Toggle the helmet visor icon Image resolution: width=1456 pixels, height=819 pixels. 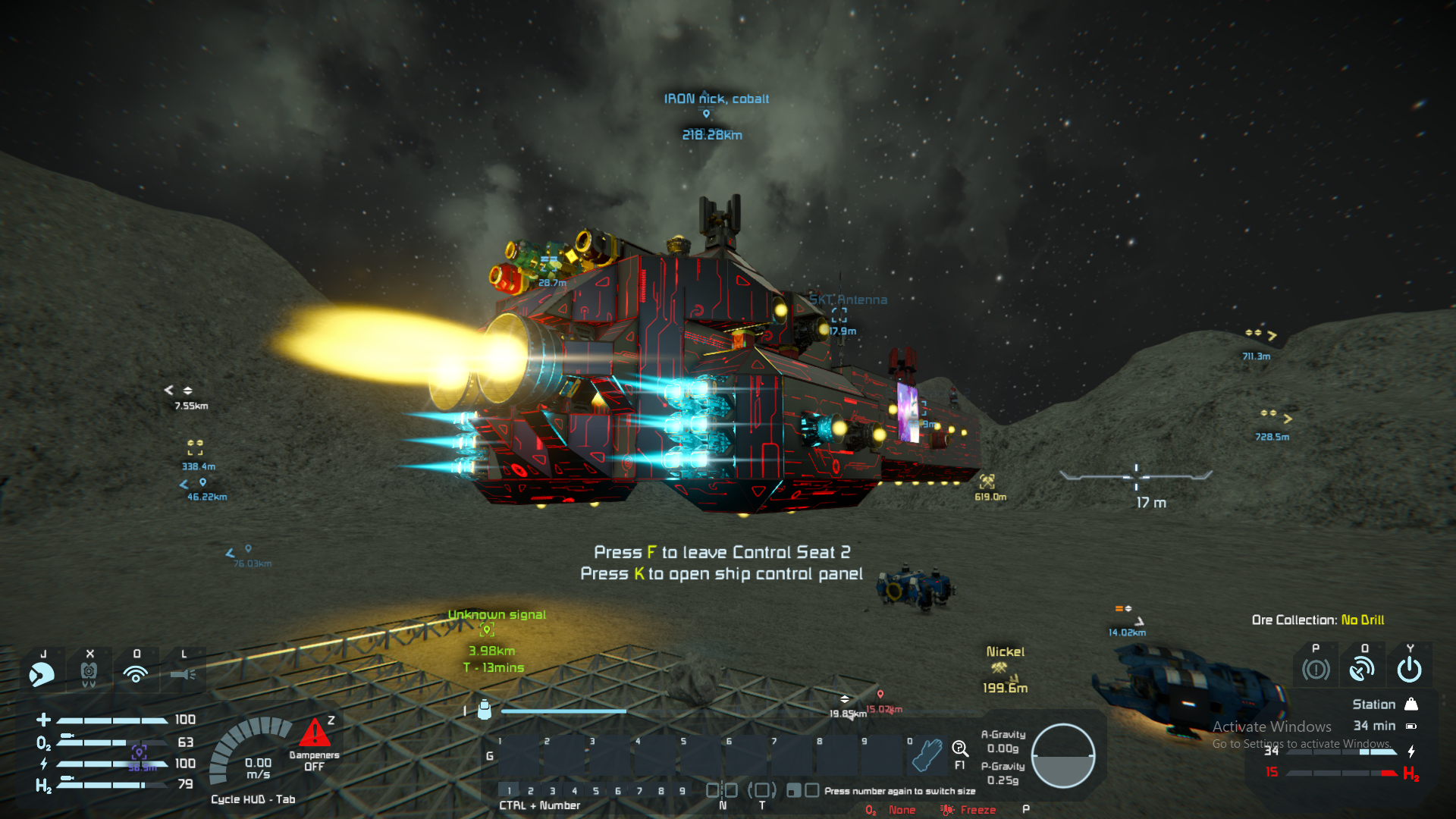[42, 673]
